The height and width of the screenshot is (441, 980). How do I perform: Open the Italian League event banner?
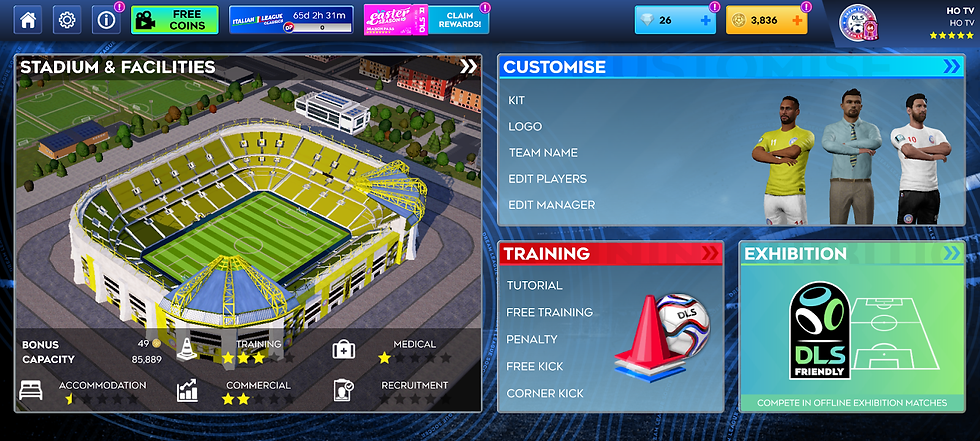(291, 19)
